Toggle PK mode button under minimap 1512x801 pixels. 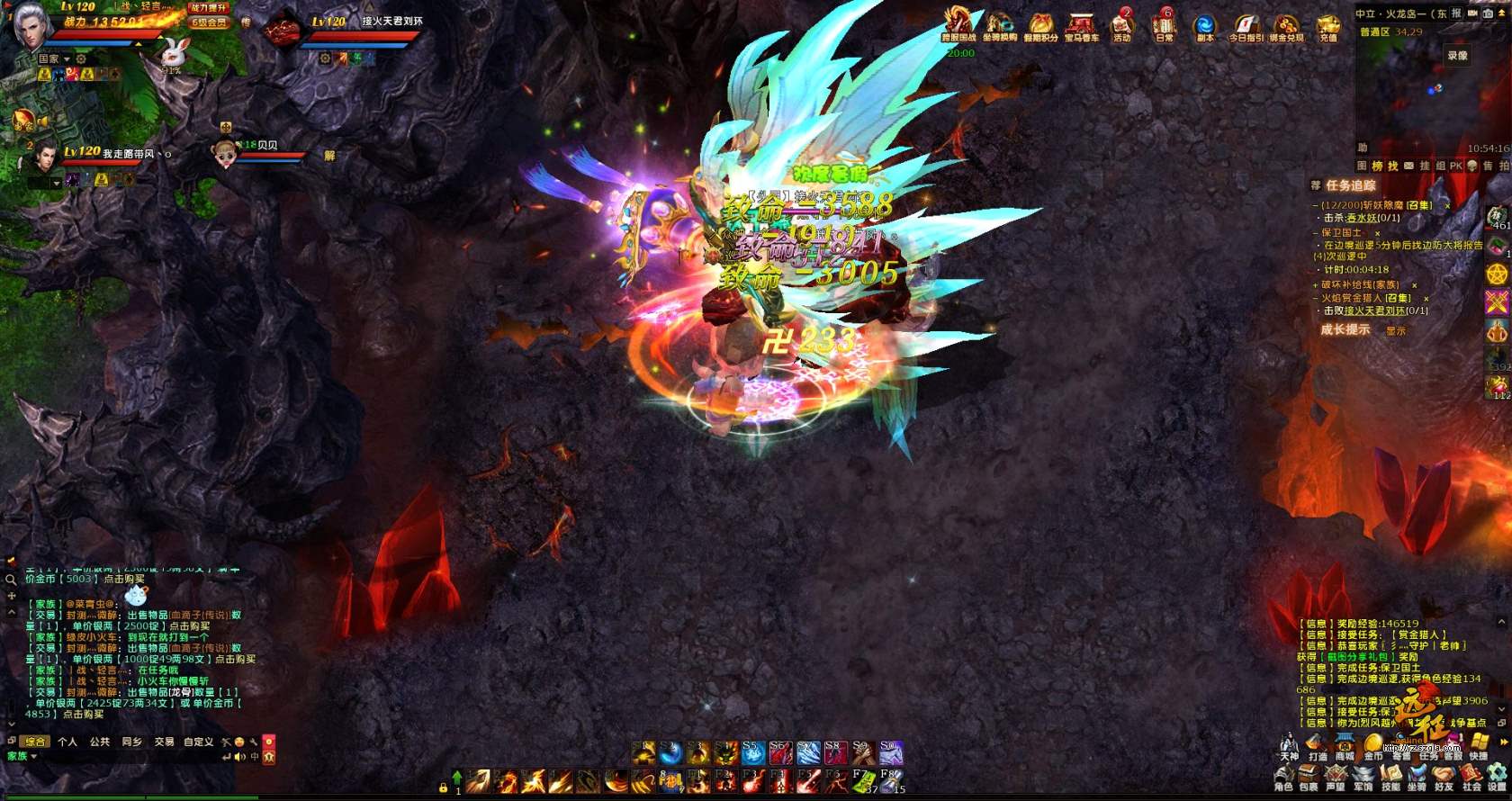[x=1455, y=166]
